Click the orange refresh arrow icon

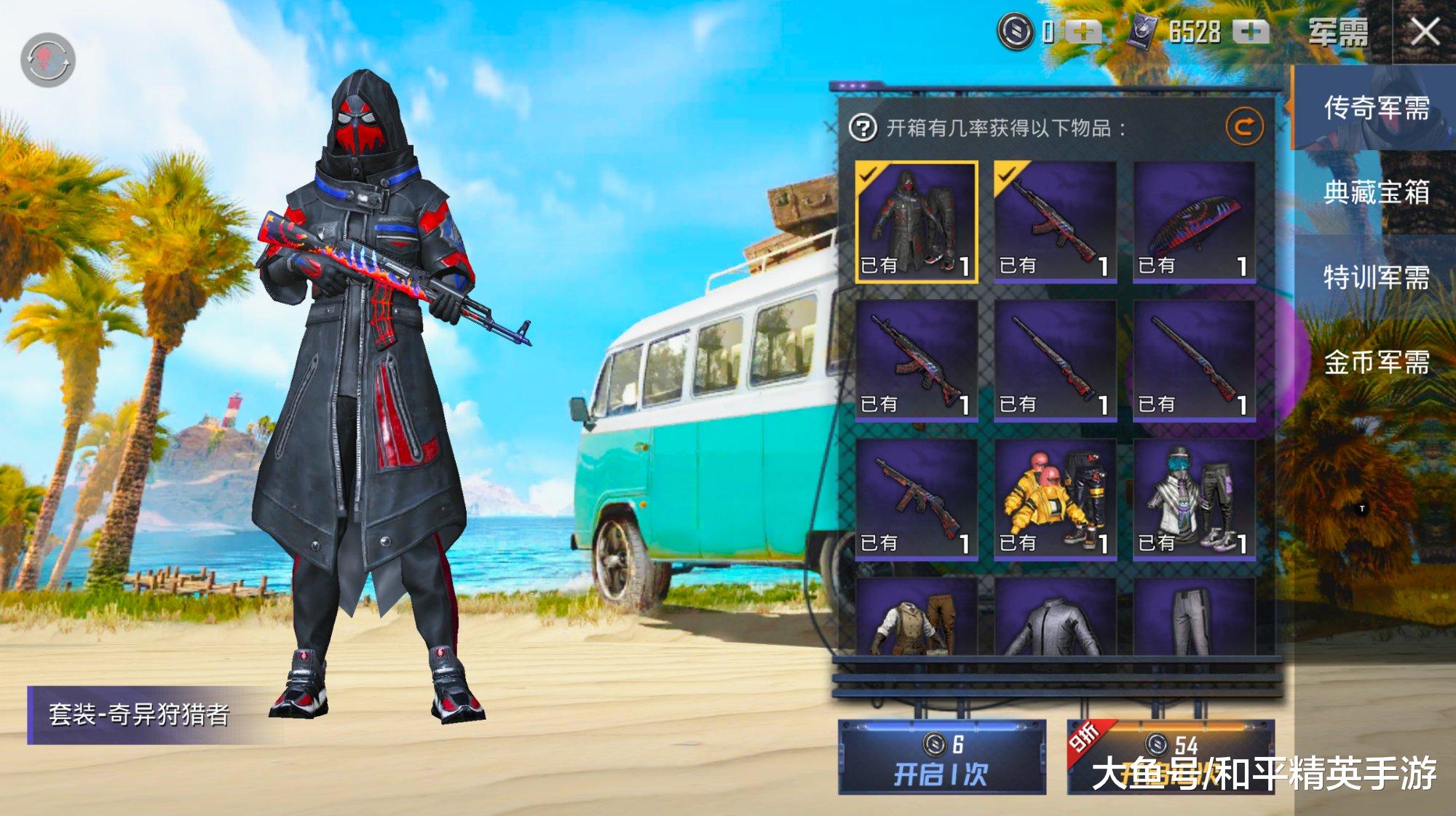pos(1244,127)
